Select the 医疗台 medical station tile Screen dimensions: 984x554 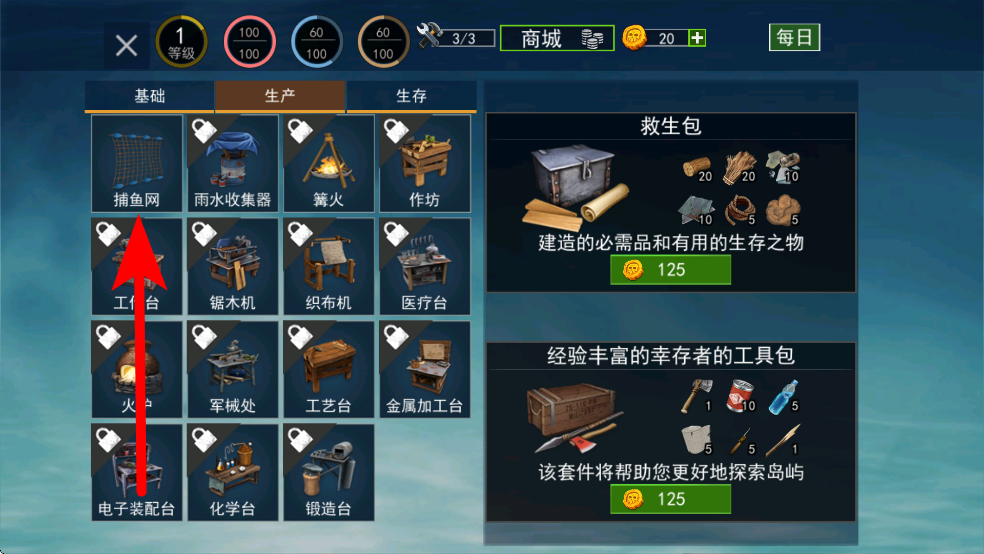pos(424,266)
